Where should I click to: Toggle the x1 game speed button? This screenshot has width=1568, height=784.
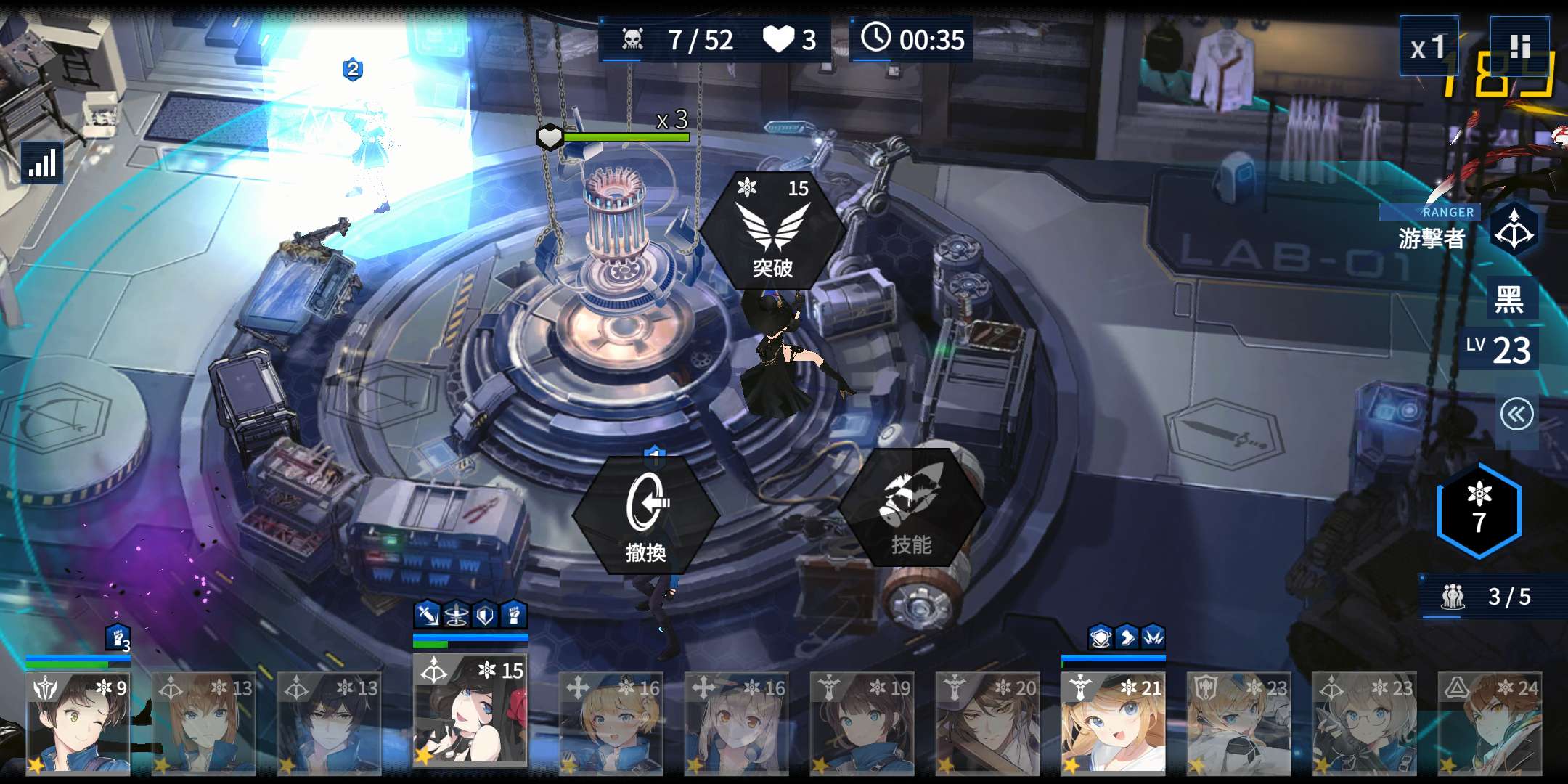[1429, 47]
